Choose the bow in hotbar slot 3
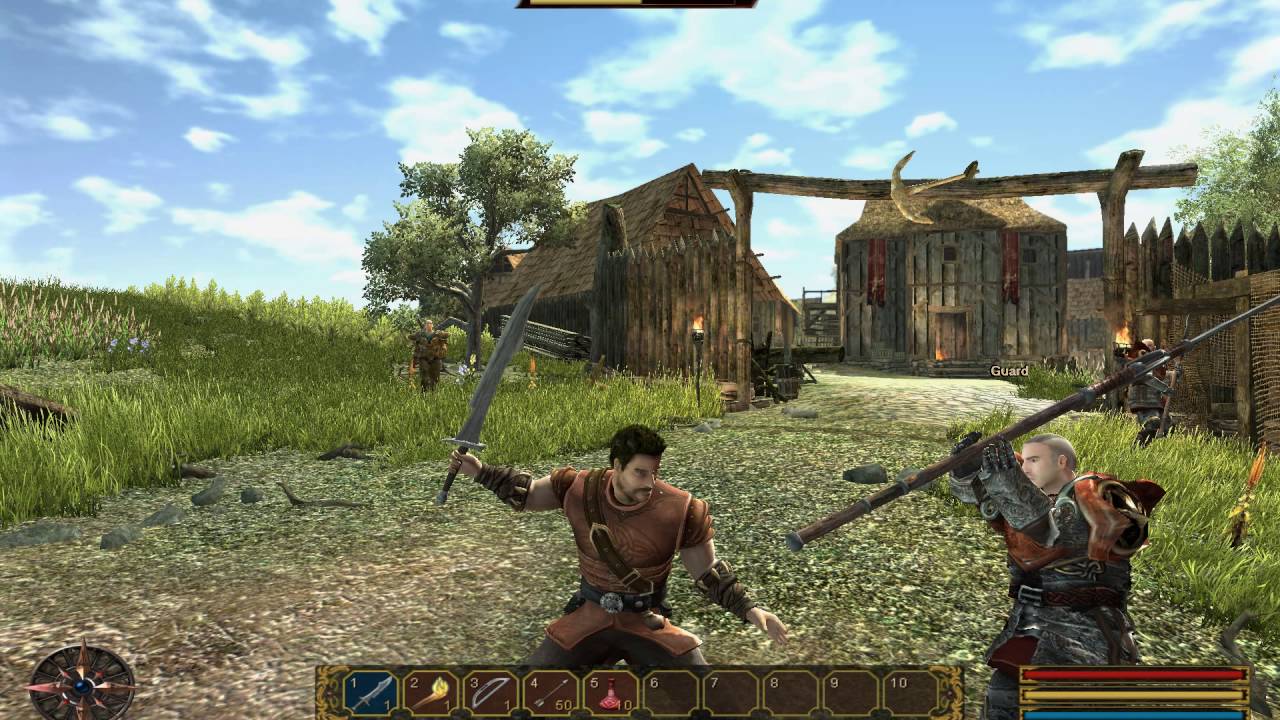The width and height of the screenshot is (1280, 720). pos(492,692)
